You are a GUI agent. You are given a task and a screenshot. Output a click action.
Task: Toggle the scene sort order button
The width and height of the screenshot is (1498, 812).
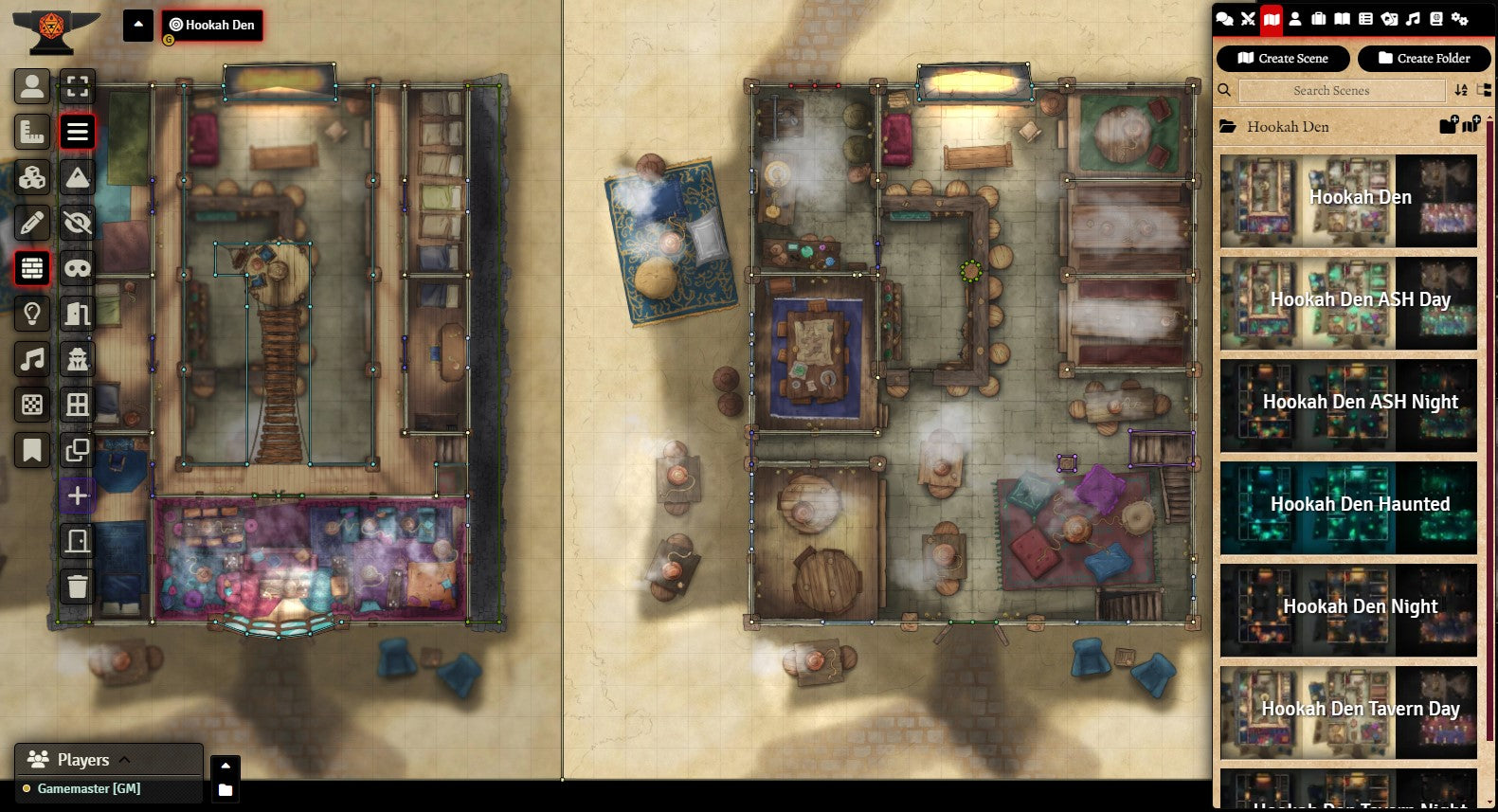(1461, 91)
